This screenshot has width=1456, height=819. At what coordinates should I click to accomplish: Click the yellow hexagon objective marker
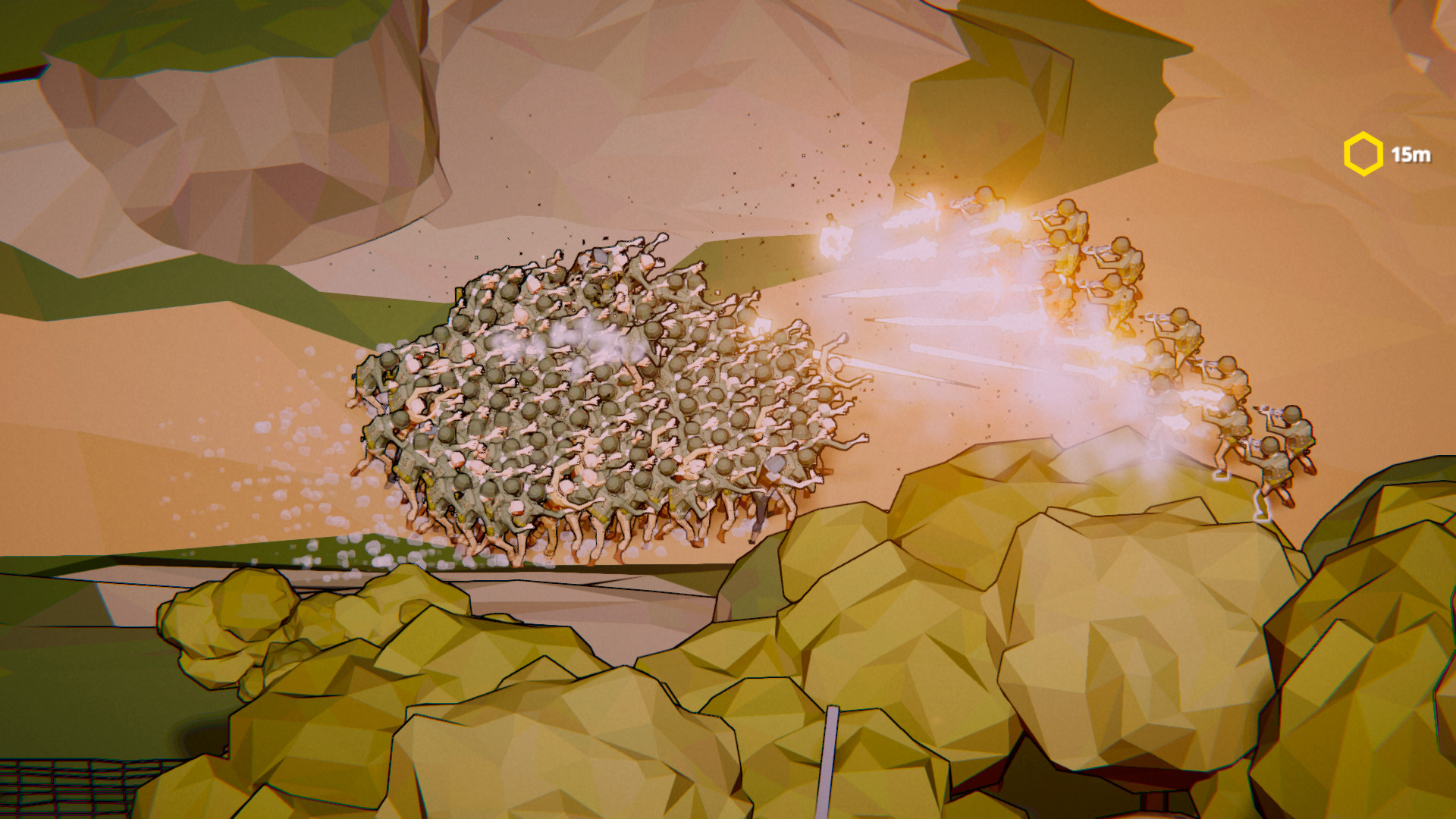click(x=1363, y=152)
